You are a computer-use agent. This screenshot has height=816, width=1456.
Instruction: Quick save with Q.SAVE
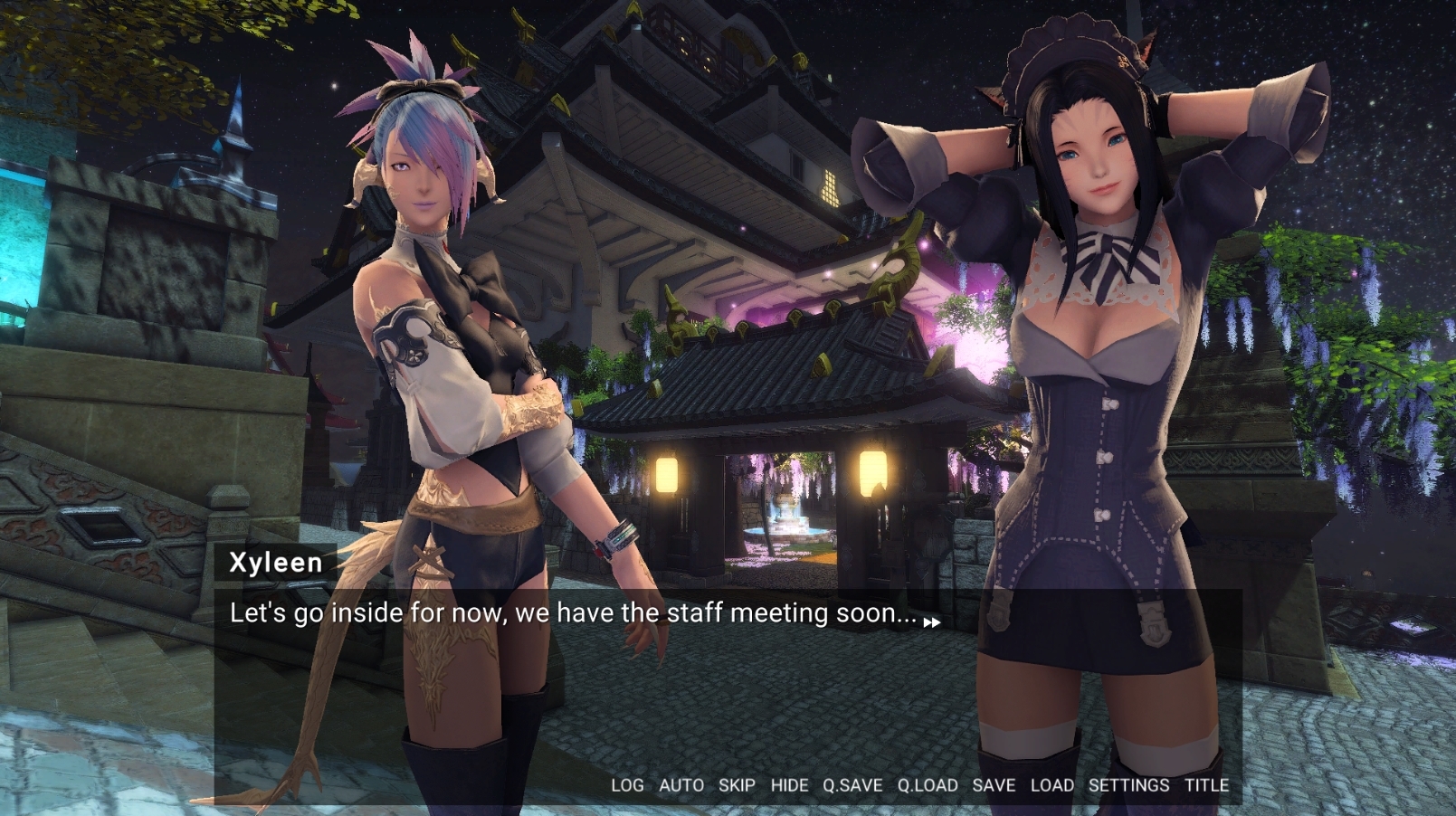(x=852, y=785)
